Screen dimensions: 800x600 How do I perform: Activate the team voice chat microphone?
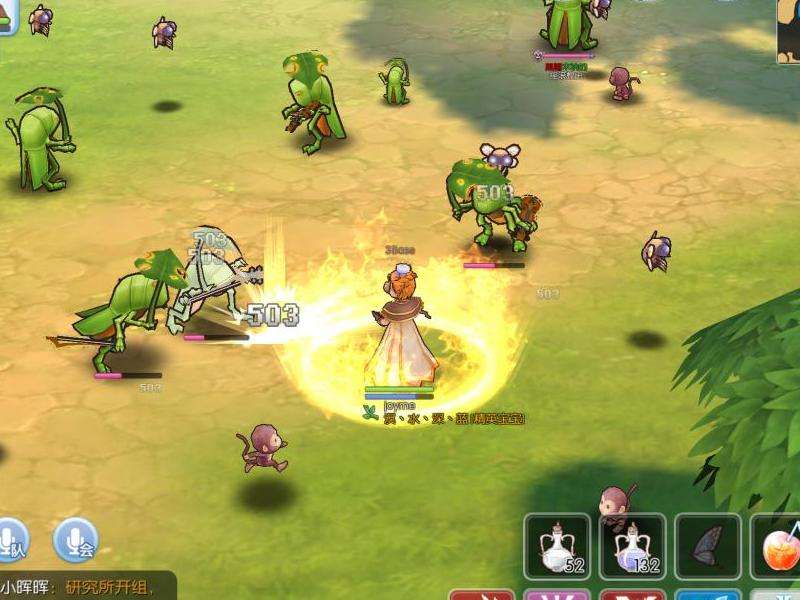point(10,540)
